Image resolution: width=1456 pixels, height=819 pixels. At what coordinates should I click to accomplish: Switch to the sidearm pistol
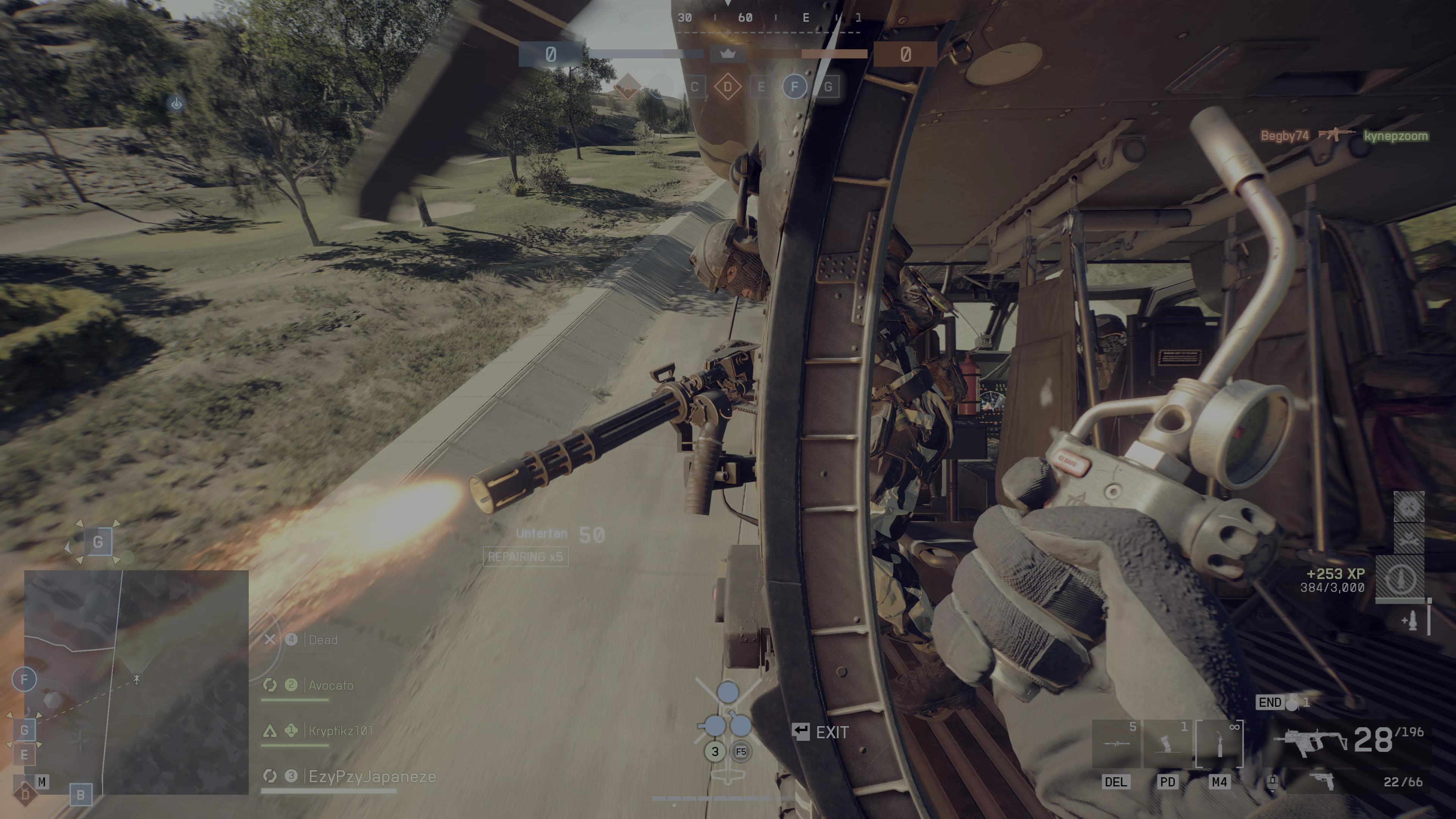tap(1322, 782)
